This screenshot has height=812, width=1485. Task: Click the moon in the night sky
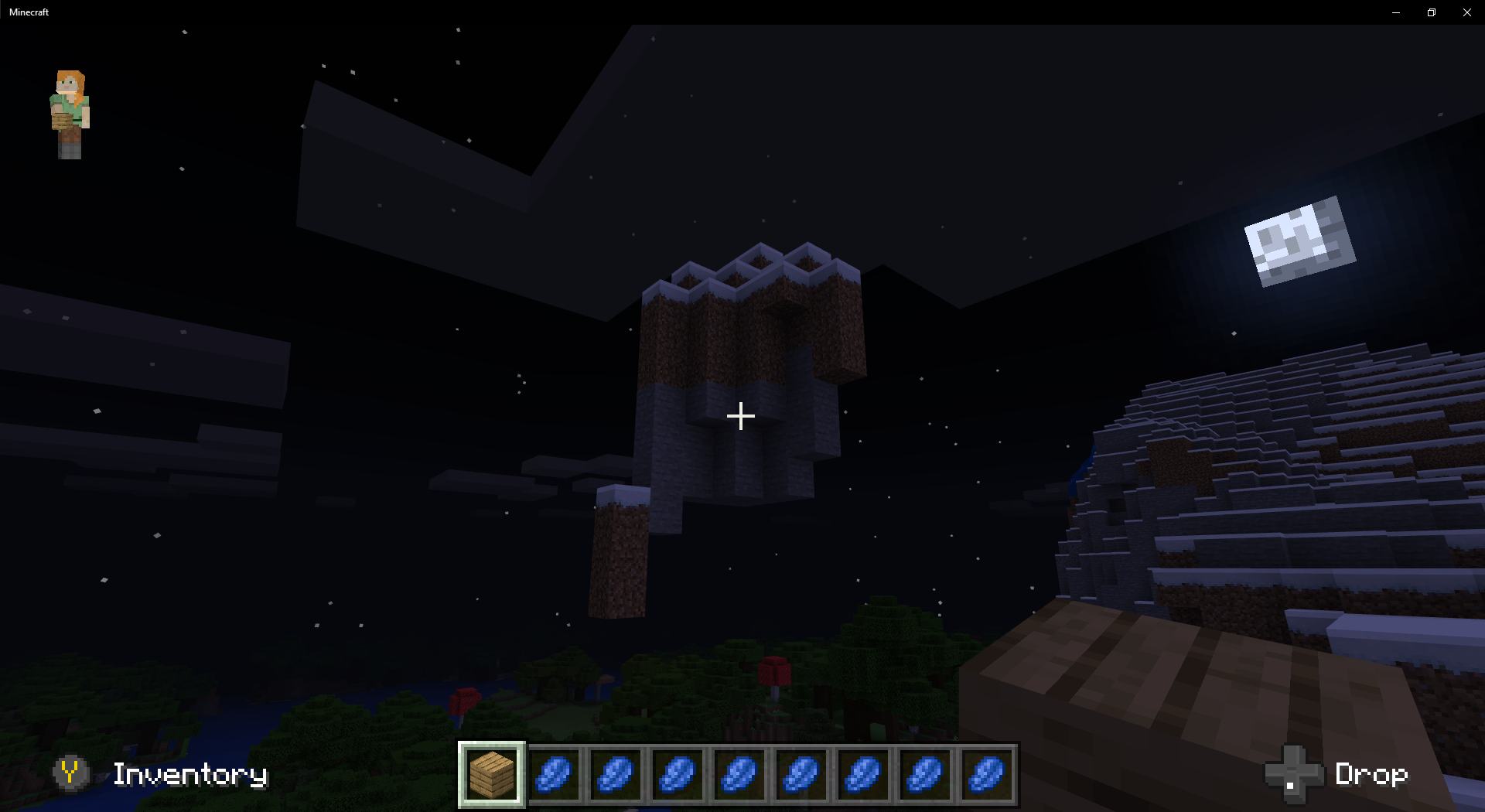pos(1300,241)
